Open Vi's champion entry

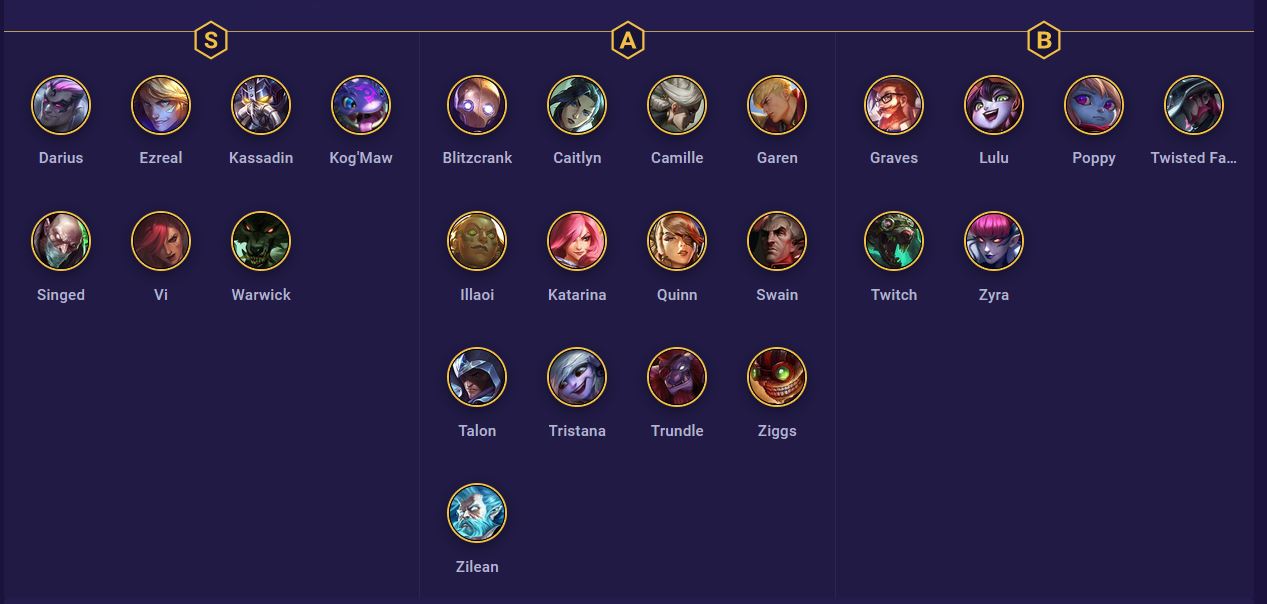pos(161,241)
